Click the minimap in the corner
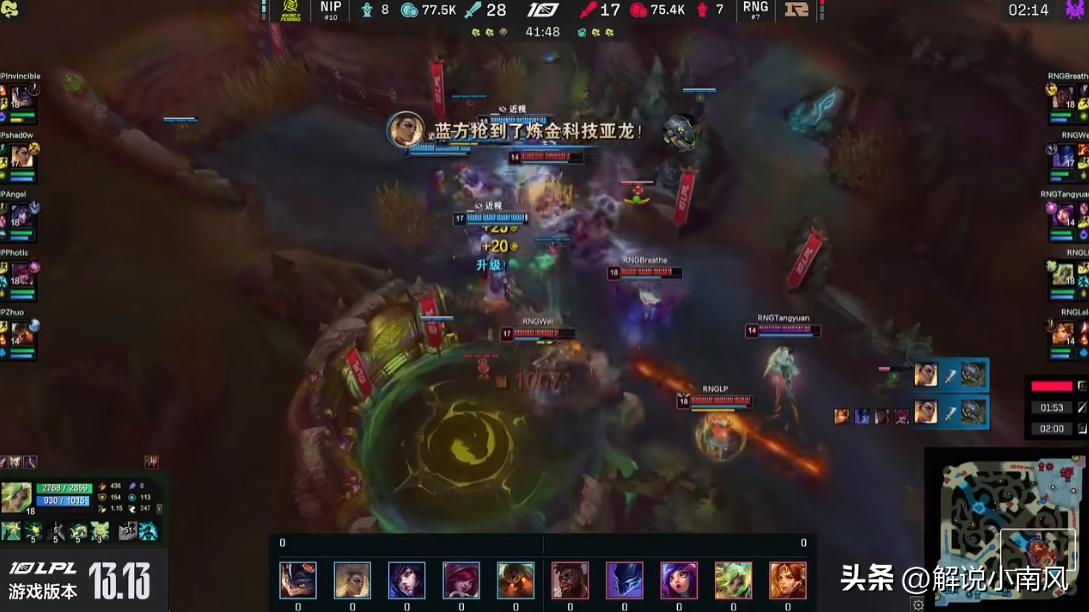The image size is (1089, 612). coord(1004,527)
